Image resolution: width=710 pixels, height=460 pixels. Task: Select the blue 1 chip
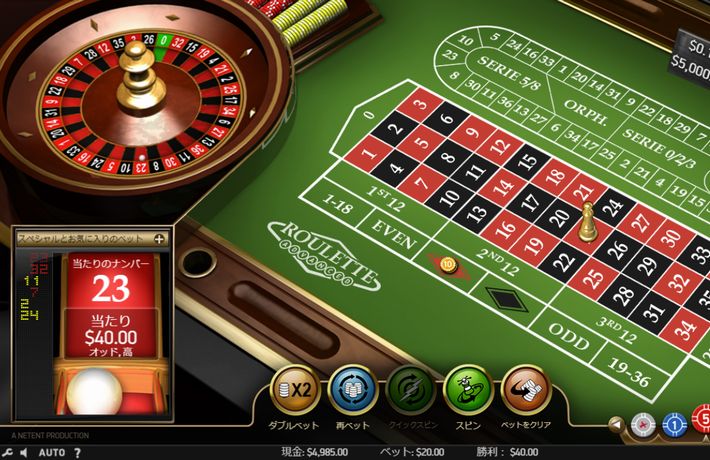click(675, 425)
